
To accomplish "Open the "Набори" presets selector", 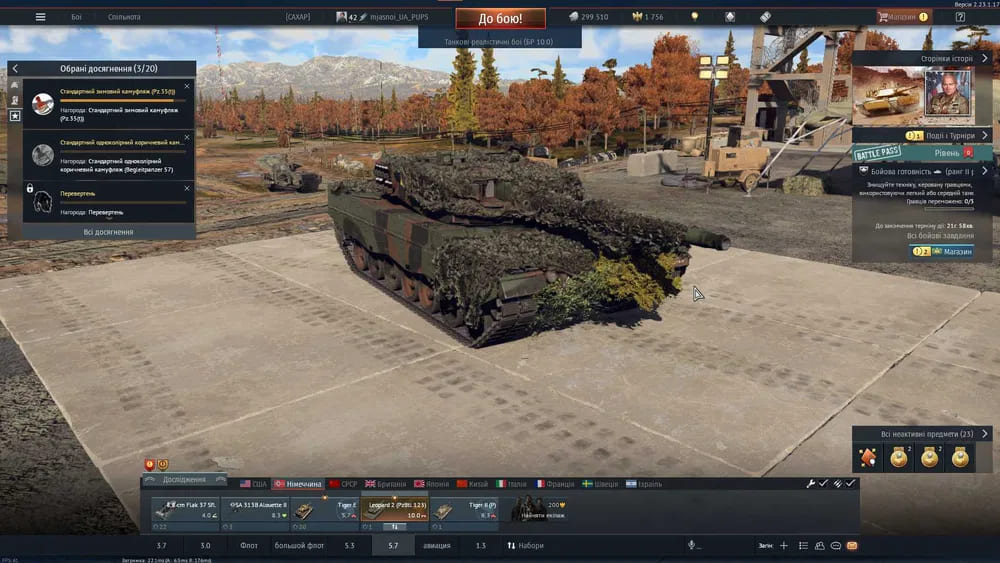I will coord(526,546).
